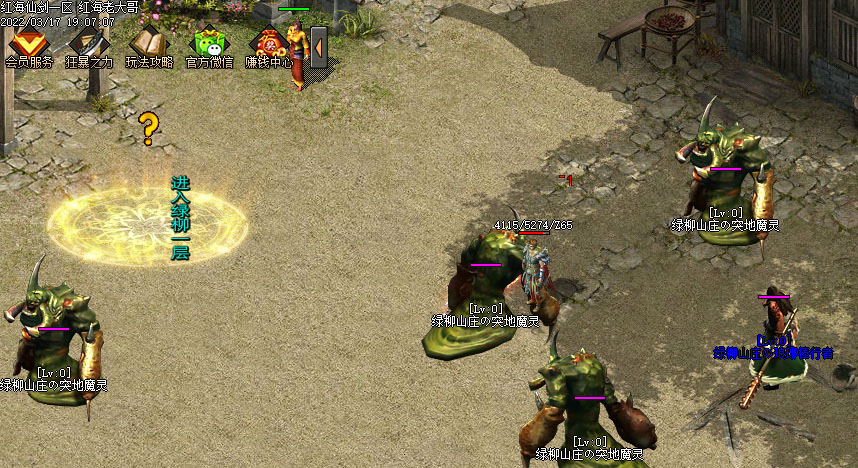Open the 赚钱中心 money bag icon
This screenshot has width=858, height=468.
point(268,45)
